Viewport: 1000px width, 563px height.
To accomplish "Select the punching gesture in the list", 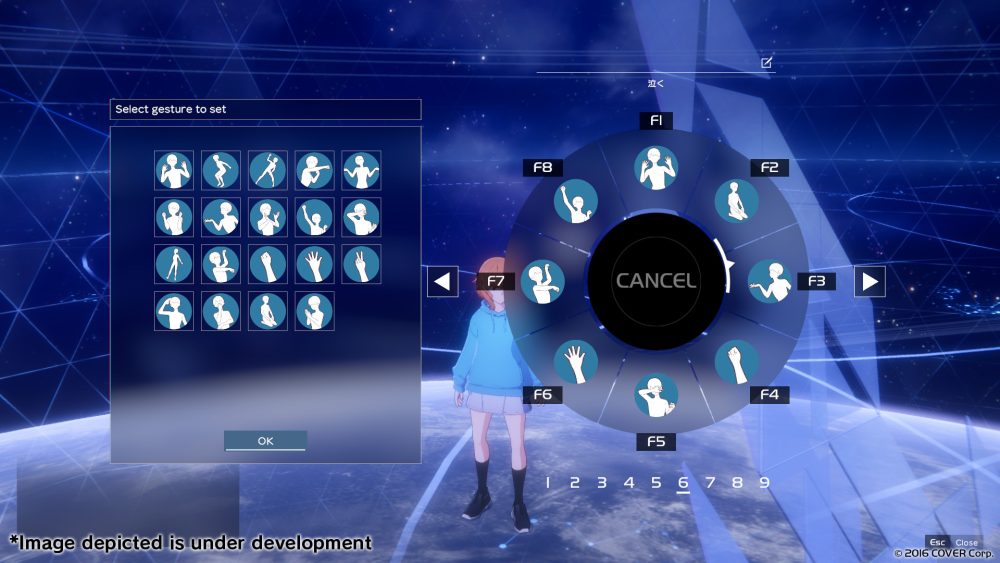I will tap(314, 171).
